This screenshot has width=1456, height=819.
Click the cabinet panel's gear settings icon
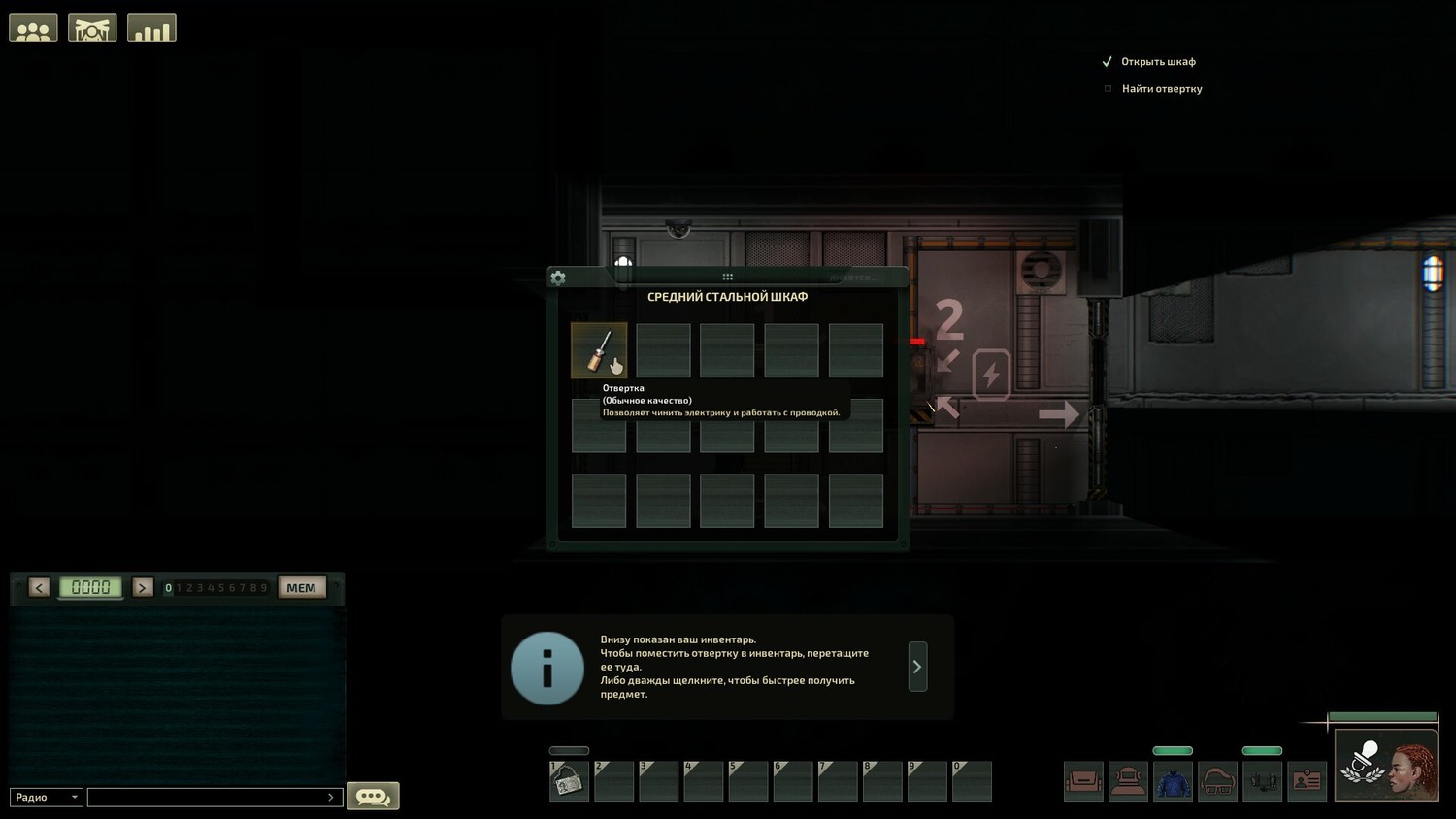click(x=558, y=278)
